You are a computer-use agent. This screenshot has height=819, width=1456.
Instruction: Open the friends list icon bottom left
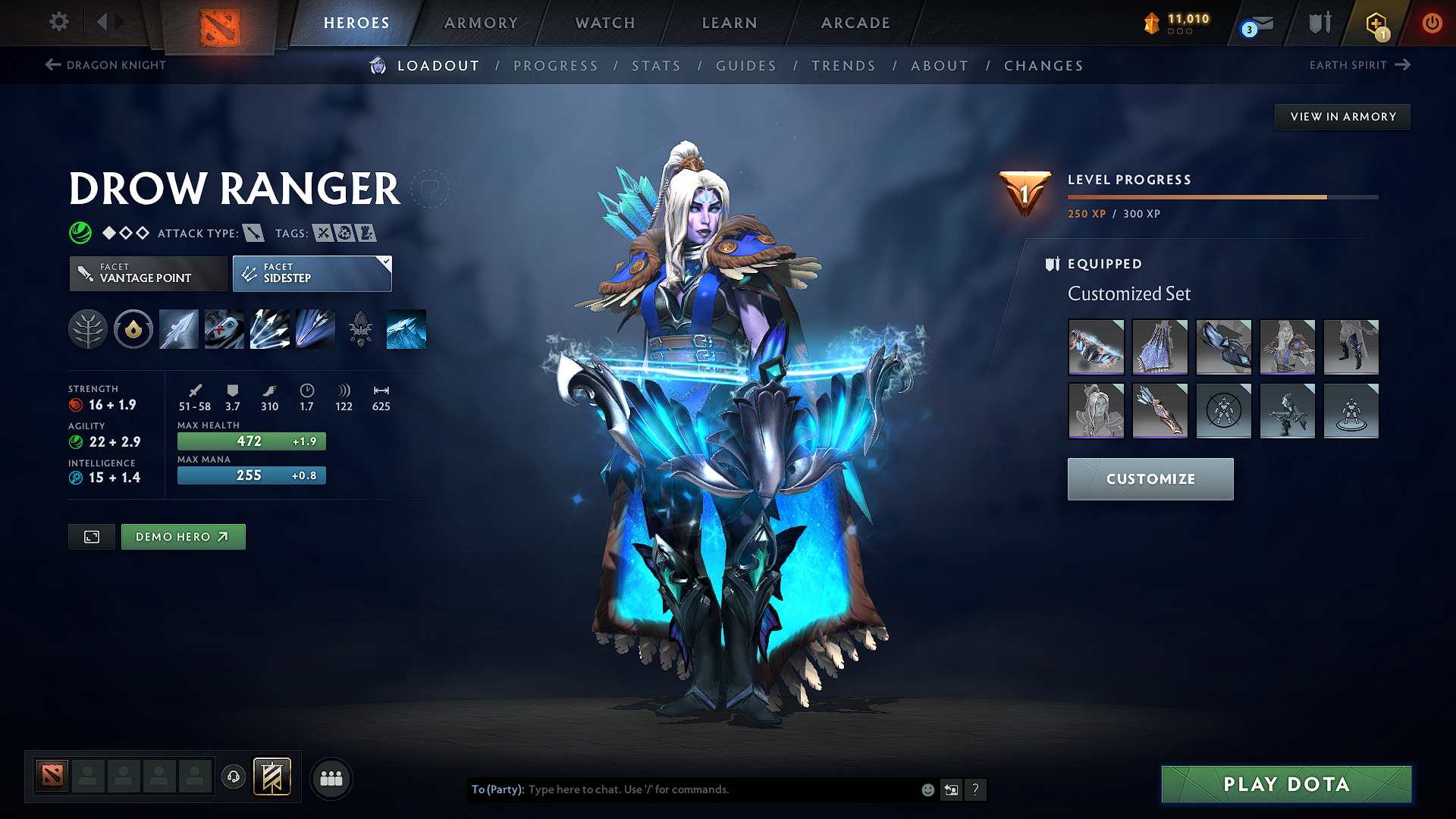331,778
